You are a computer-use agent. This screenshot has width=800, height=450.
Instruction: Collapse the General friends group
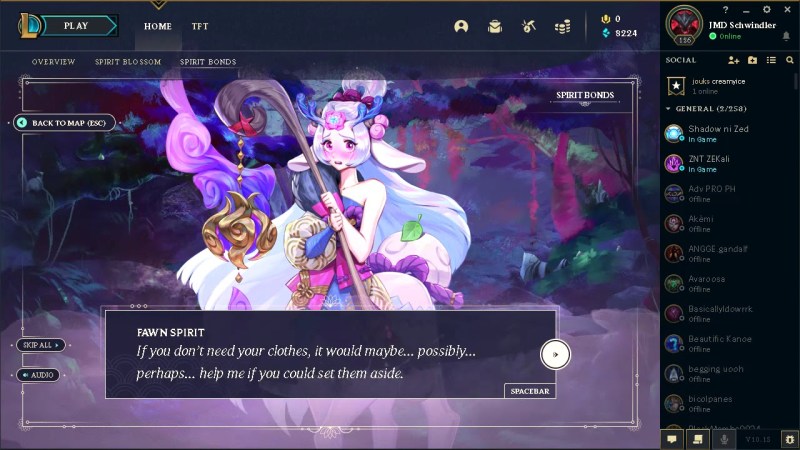coord(668,108)
